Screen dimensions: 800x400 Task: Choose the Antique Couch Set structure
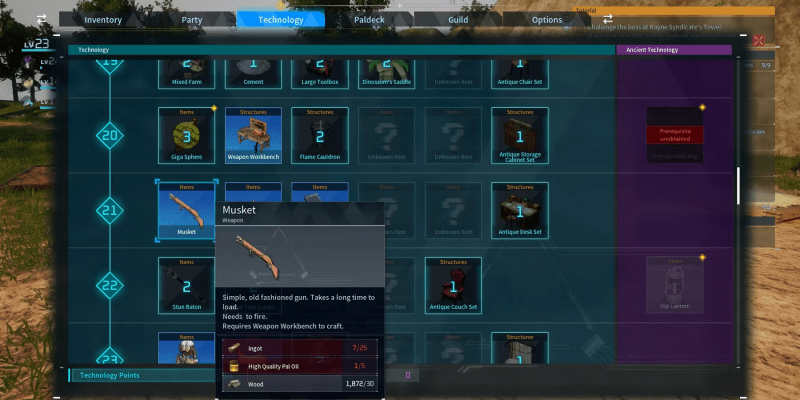click(453, 284)
